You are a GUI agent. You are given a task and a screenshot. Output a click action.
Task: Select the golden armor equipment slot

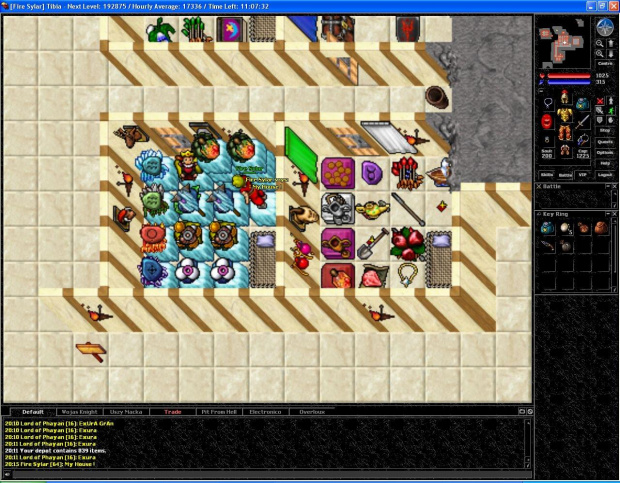[x=563, y=117]
